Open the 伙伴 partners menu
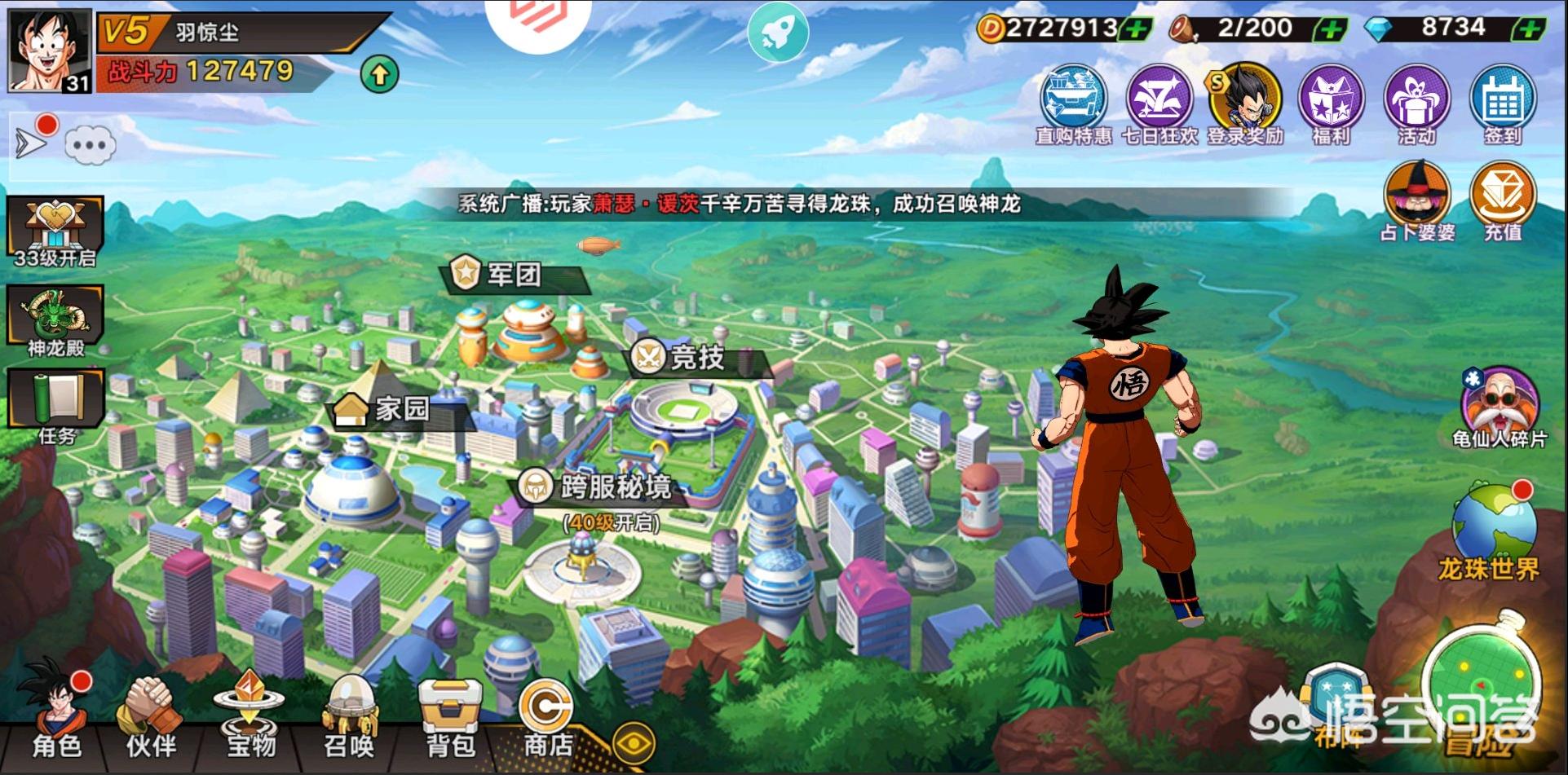This screenshot has width=1568, height=775. (151, 717)
